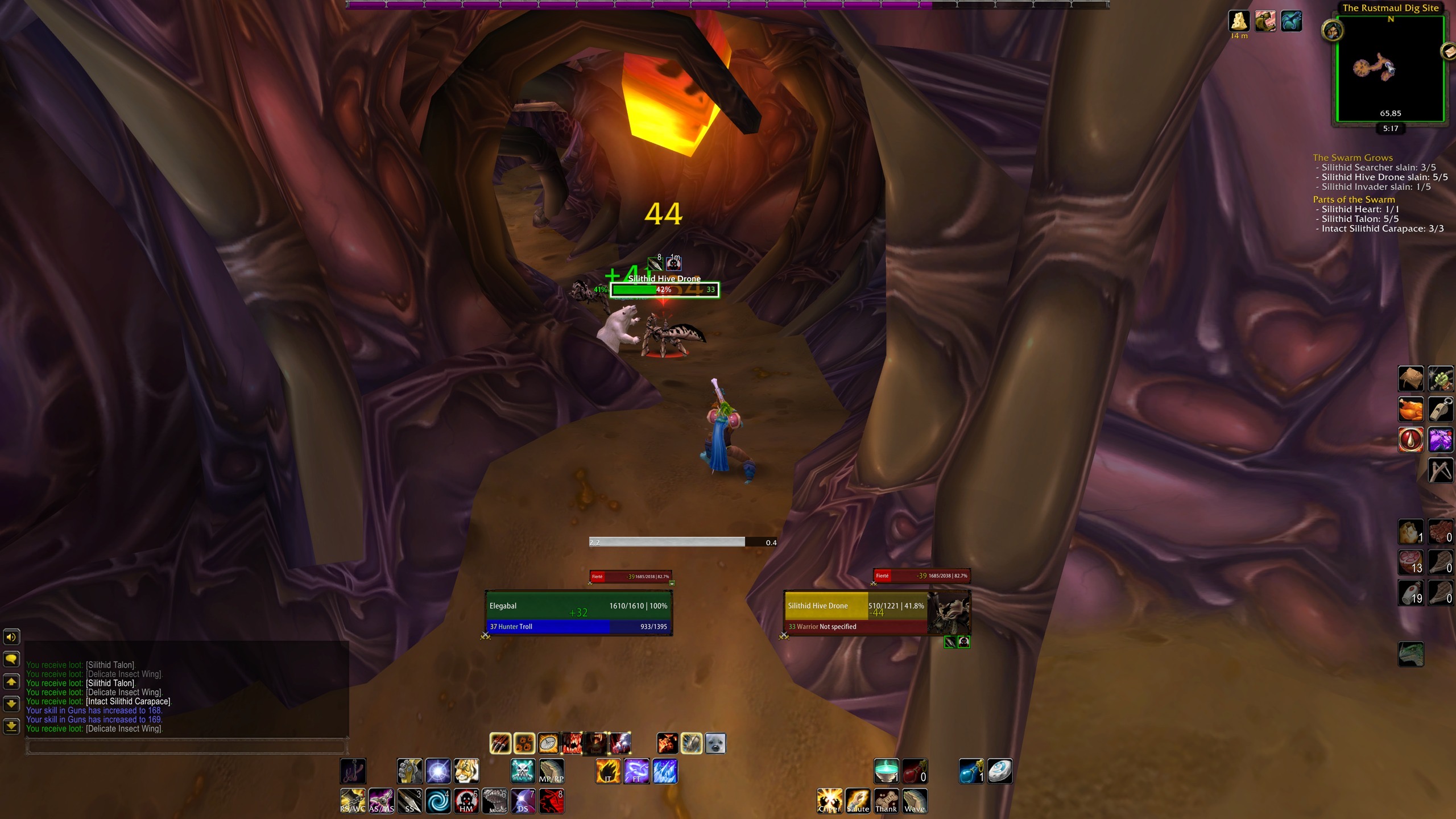Viewport: 1456px width, 819px height.
Task: Perform the Salute emote
Action: pyautogui.click(x=858, y=801)
